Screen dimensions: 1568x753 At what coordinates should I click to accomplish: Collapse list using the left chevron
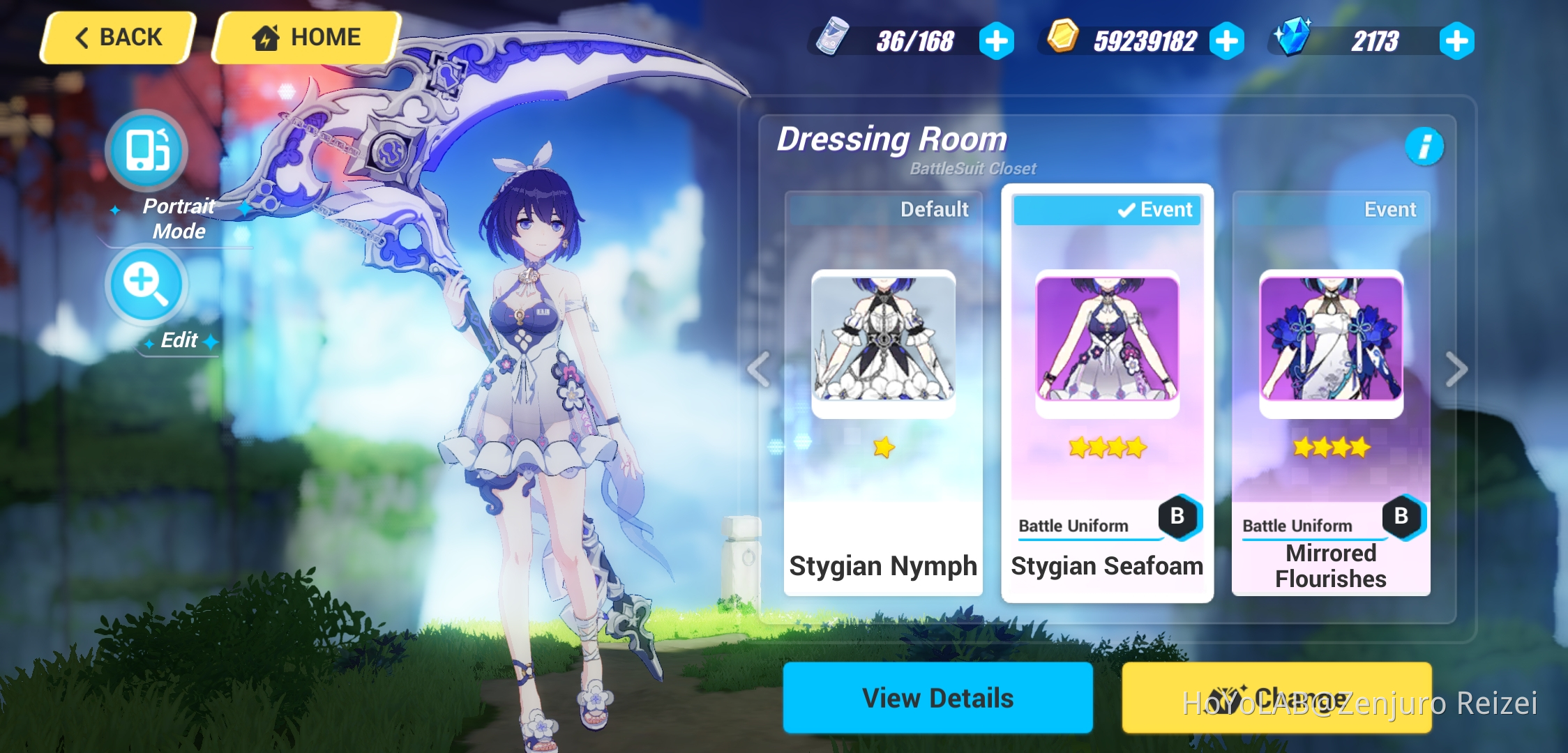point(757,370)
